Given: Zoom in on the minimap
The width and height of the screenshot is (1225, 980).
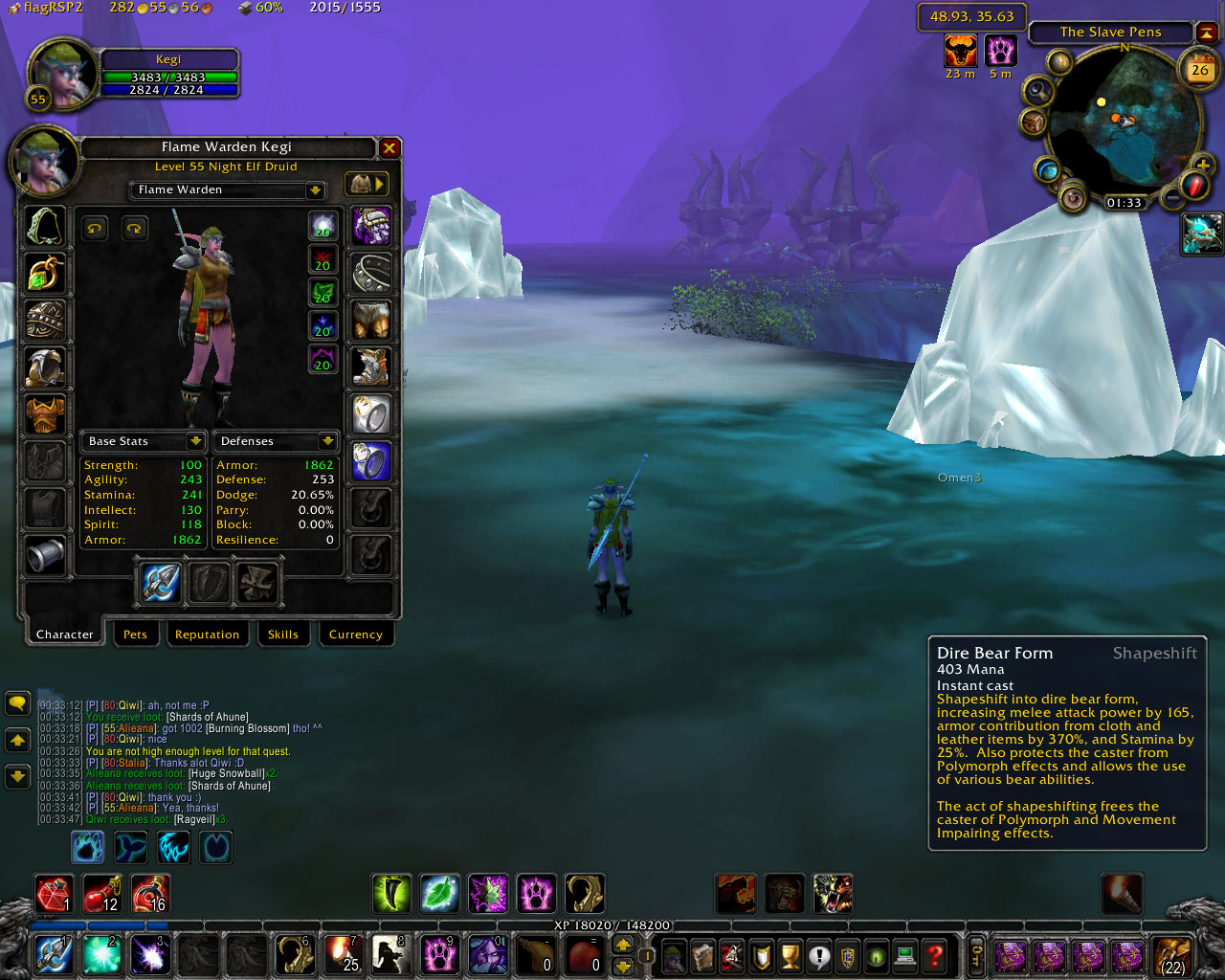Looking at the screenshot, I should [x=1202, y=166].
